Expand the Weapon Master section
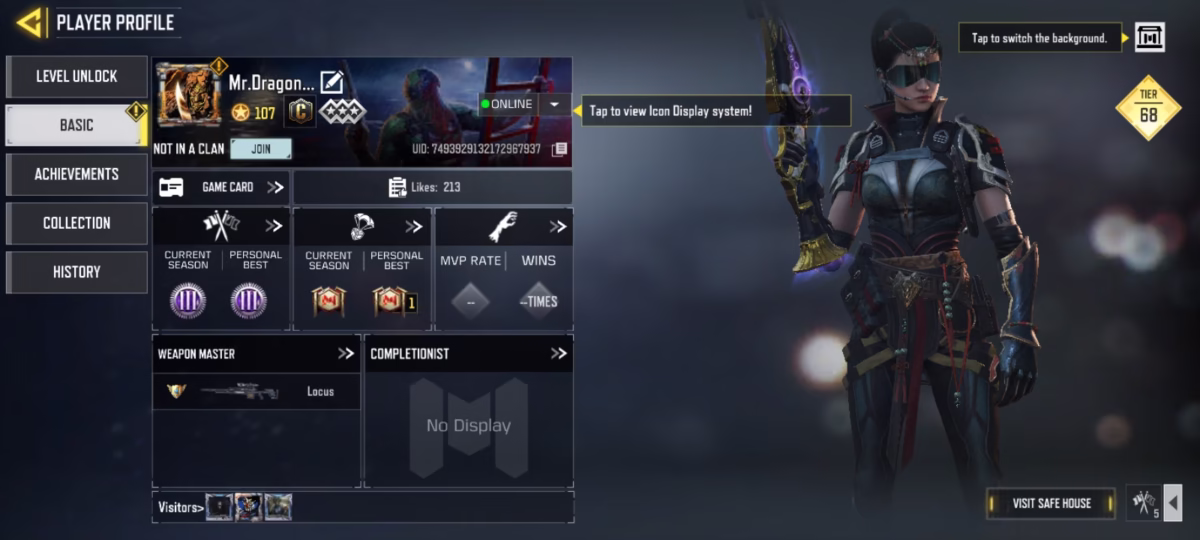Screen dimensions: 1200x540 [346, 353]
